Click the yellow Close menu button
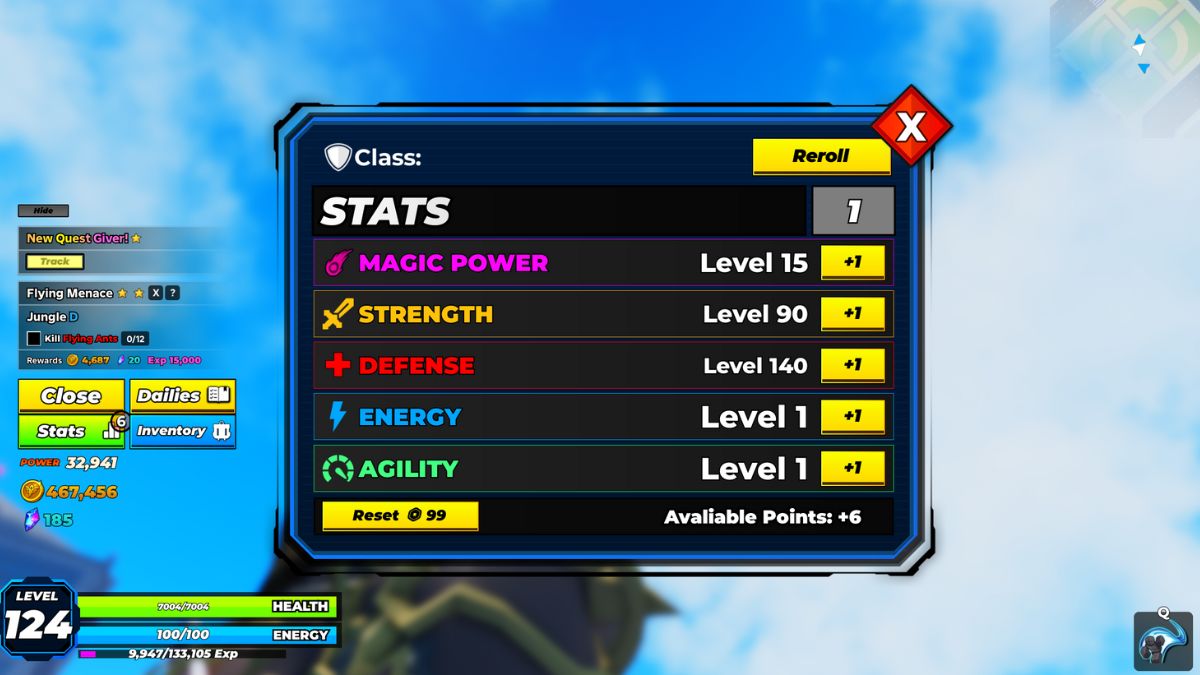Image resolution: width=1200 pixels, height=675 pixels. tap(71, 396)
